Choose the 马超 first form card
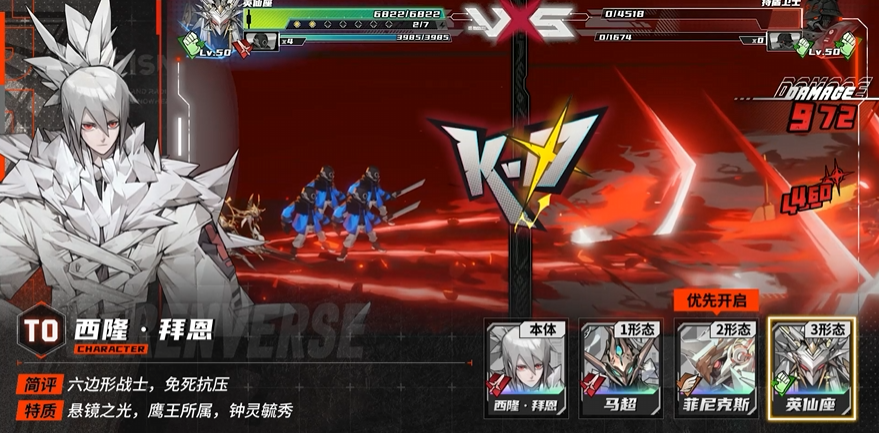The width and height of the screenshot is (879, 433). [x=620, y=367]
